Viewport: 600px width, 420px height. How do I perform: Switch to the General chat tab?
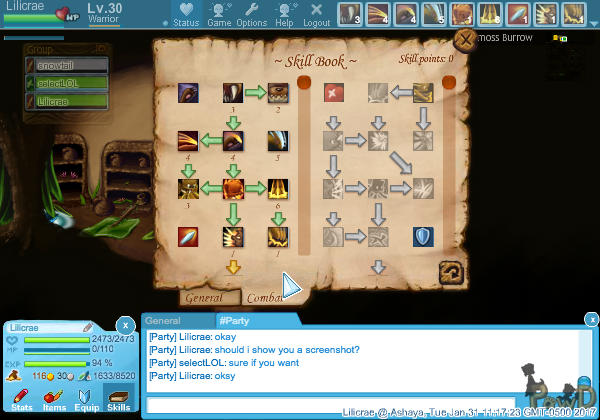pos(163,320)
